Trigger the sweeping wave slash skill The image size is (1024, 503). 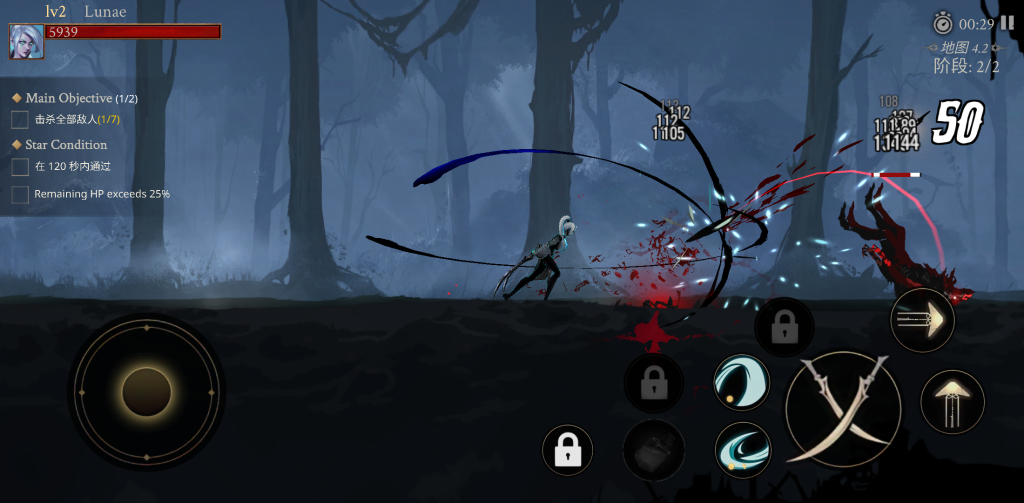[743, 449]
